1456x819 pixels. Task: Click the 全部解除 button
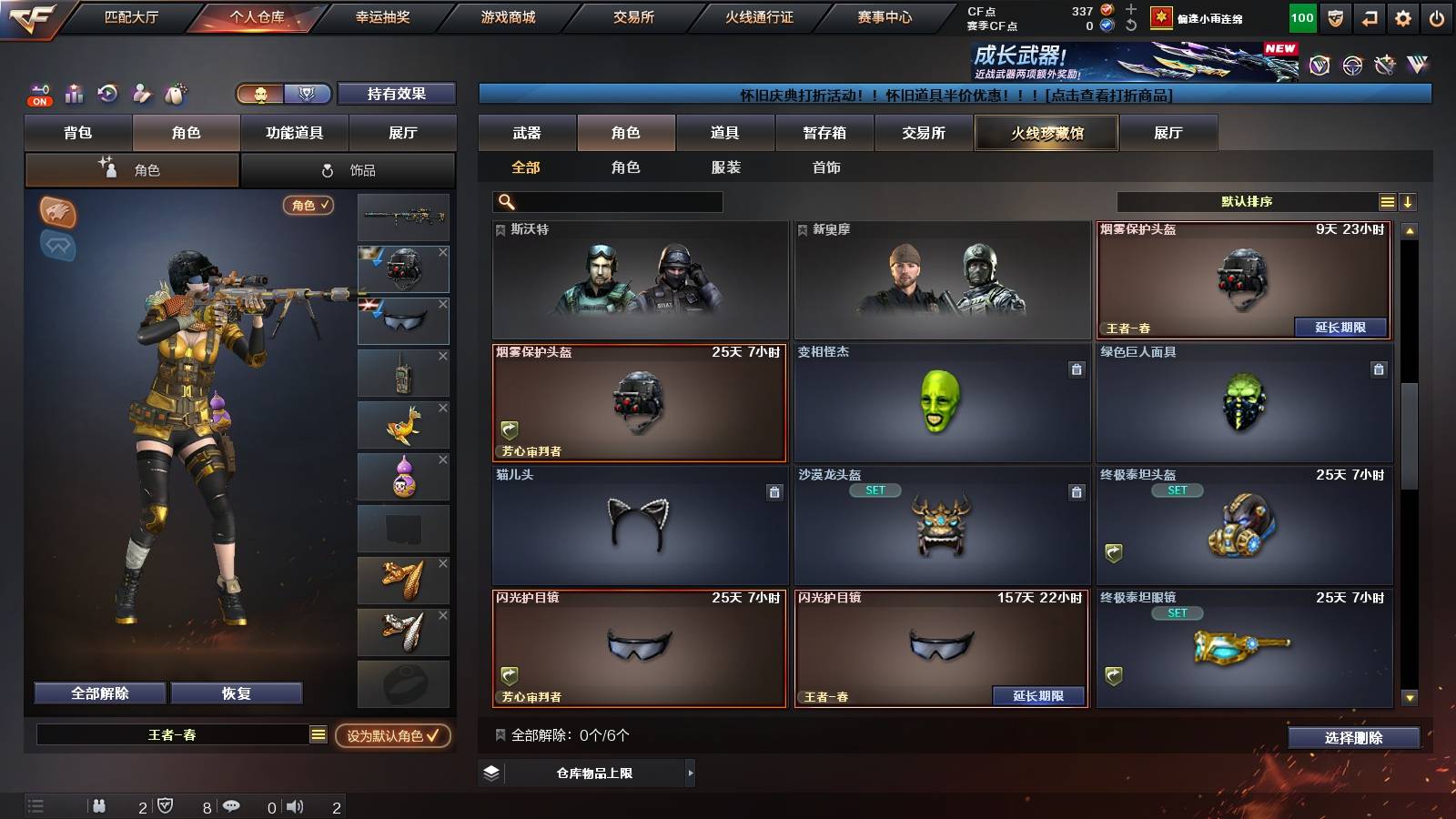pyautogui.click(x=97, y=693)
